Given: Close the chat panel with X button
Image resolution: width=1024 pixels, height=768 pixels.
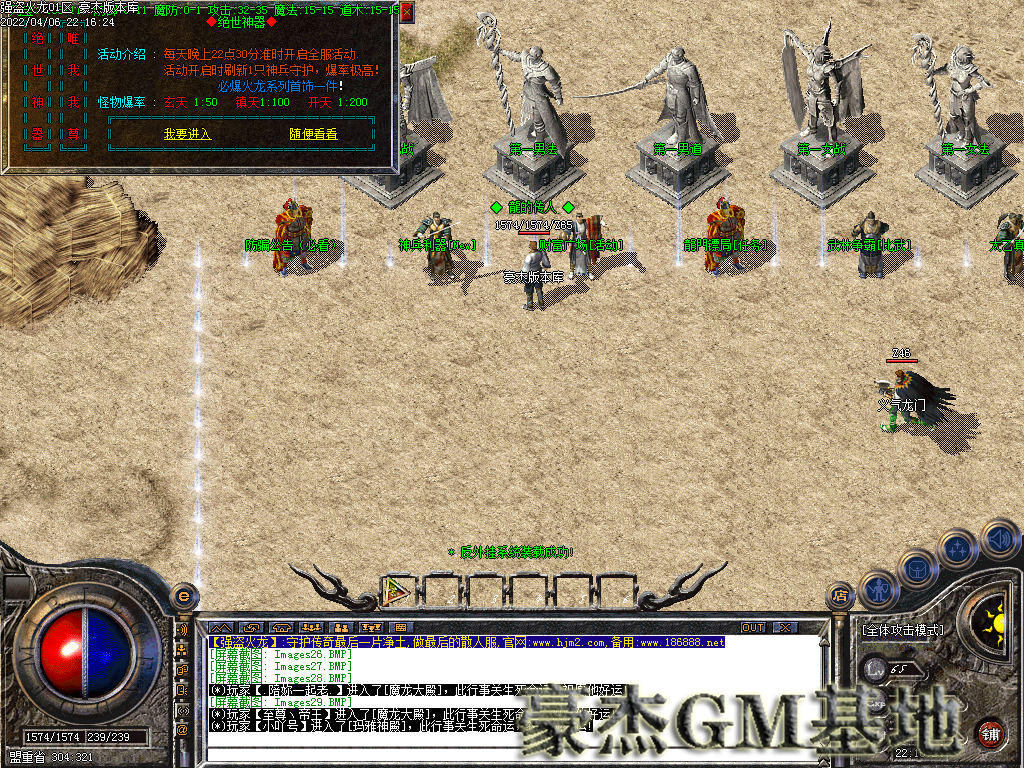Looking at the screenshot, I should pyautogui.click(x=786, y=627).
